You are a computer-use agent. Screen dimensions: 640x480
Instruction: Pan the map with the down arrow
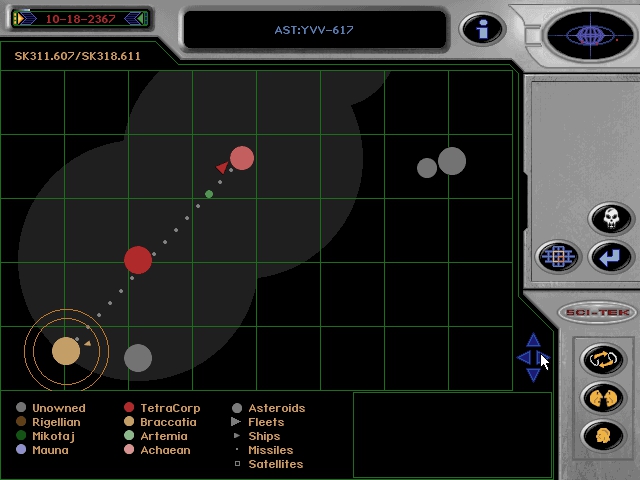coord(533,375)
